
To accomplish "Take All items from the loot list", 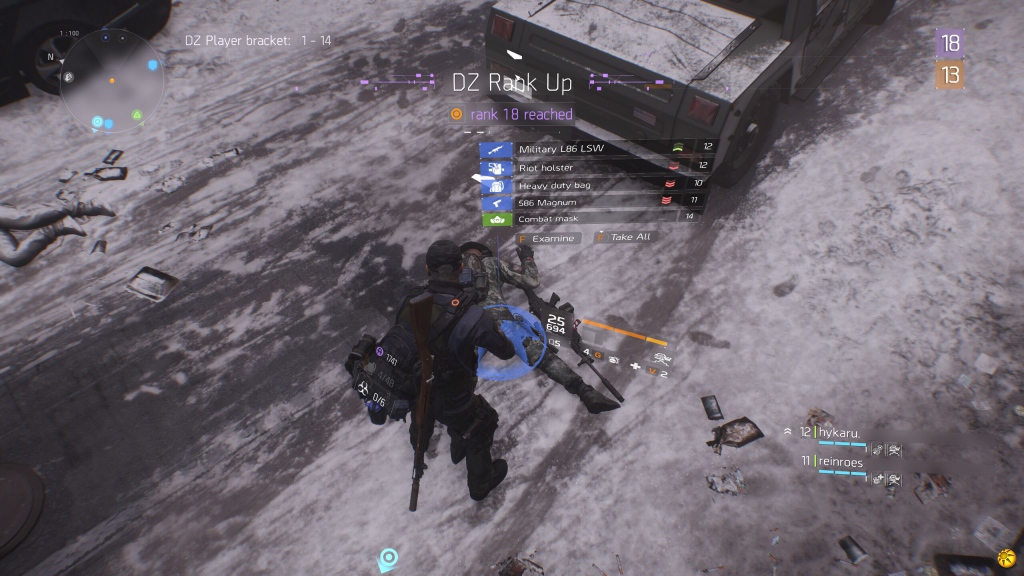I will (x=624, y=238).
